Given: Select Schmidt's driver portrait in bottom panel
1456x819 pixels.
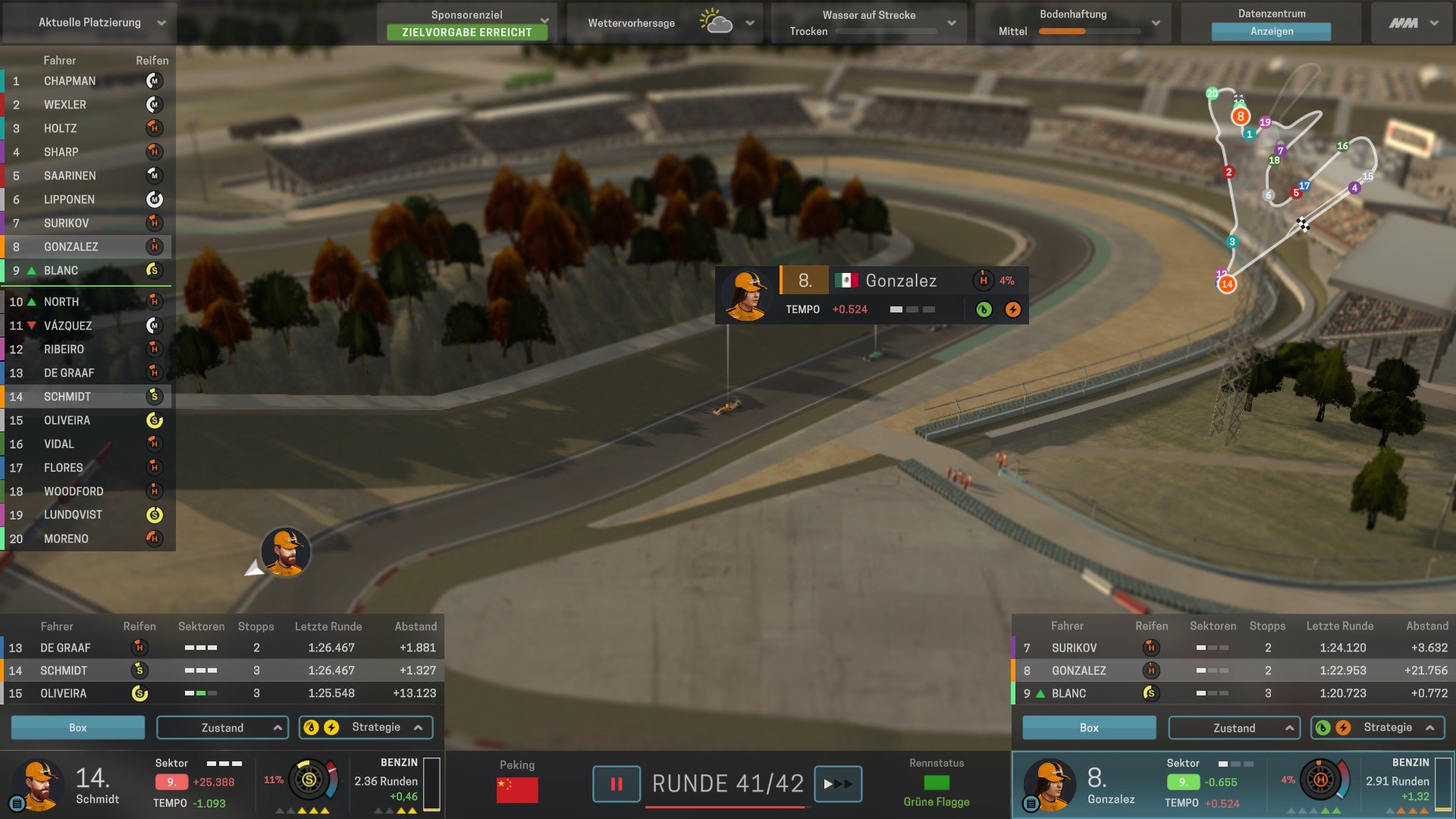Looking at the screenshot, I should point(39,784).
